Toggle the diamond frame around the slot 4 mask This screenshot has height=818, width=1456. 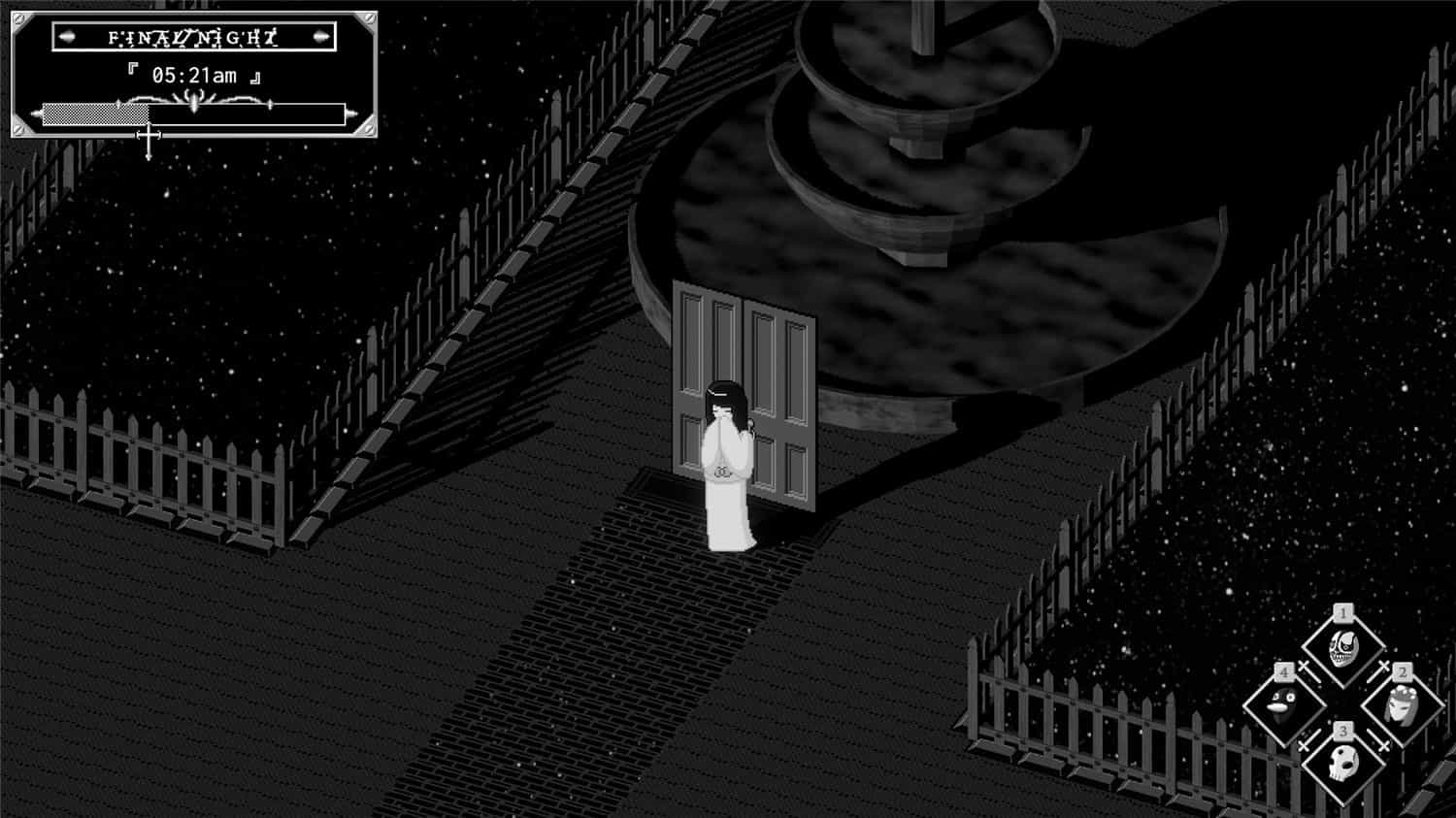pyautogui.click(x=1282, y=743)
